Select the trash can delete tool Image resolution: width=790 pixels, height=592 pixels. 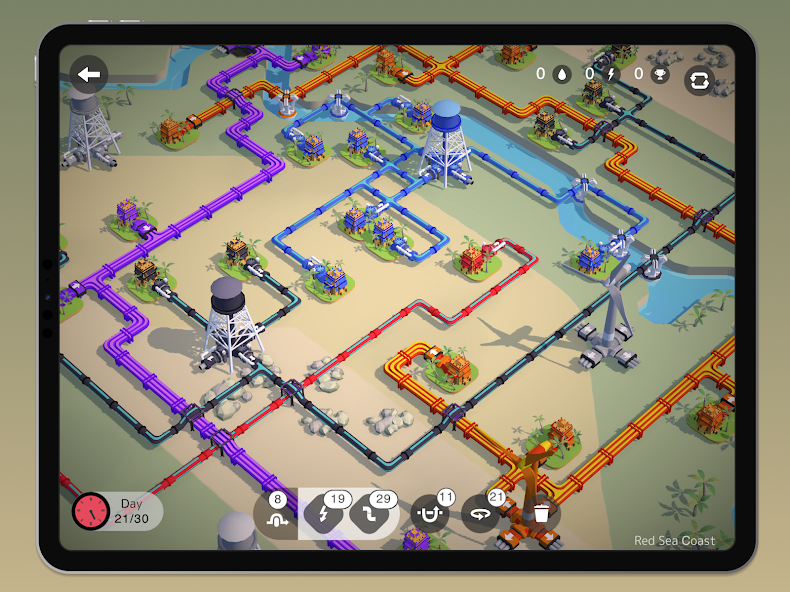pyautogui.click(x=541, y=514)
